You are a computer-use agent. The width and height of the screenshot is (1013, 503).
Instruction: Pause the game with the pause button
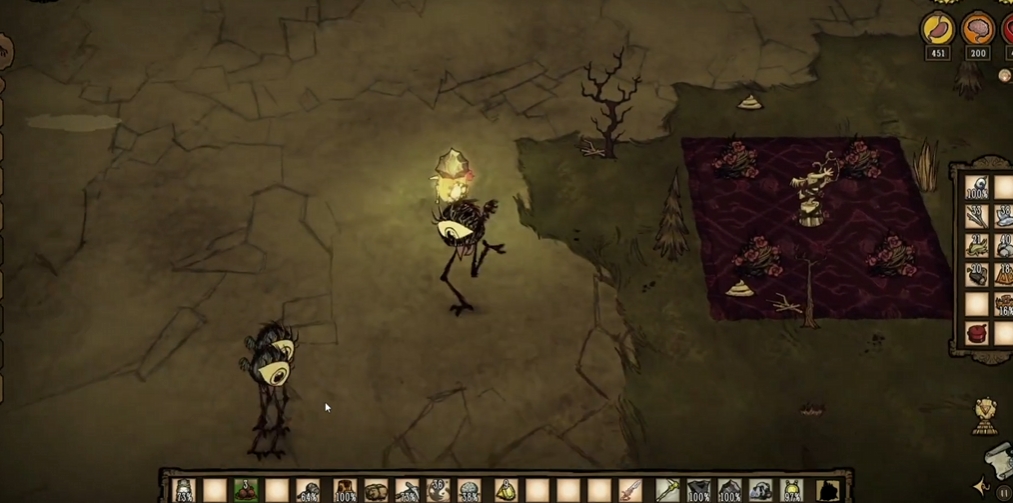click(x=1003, y=493)
